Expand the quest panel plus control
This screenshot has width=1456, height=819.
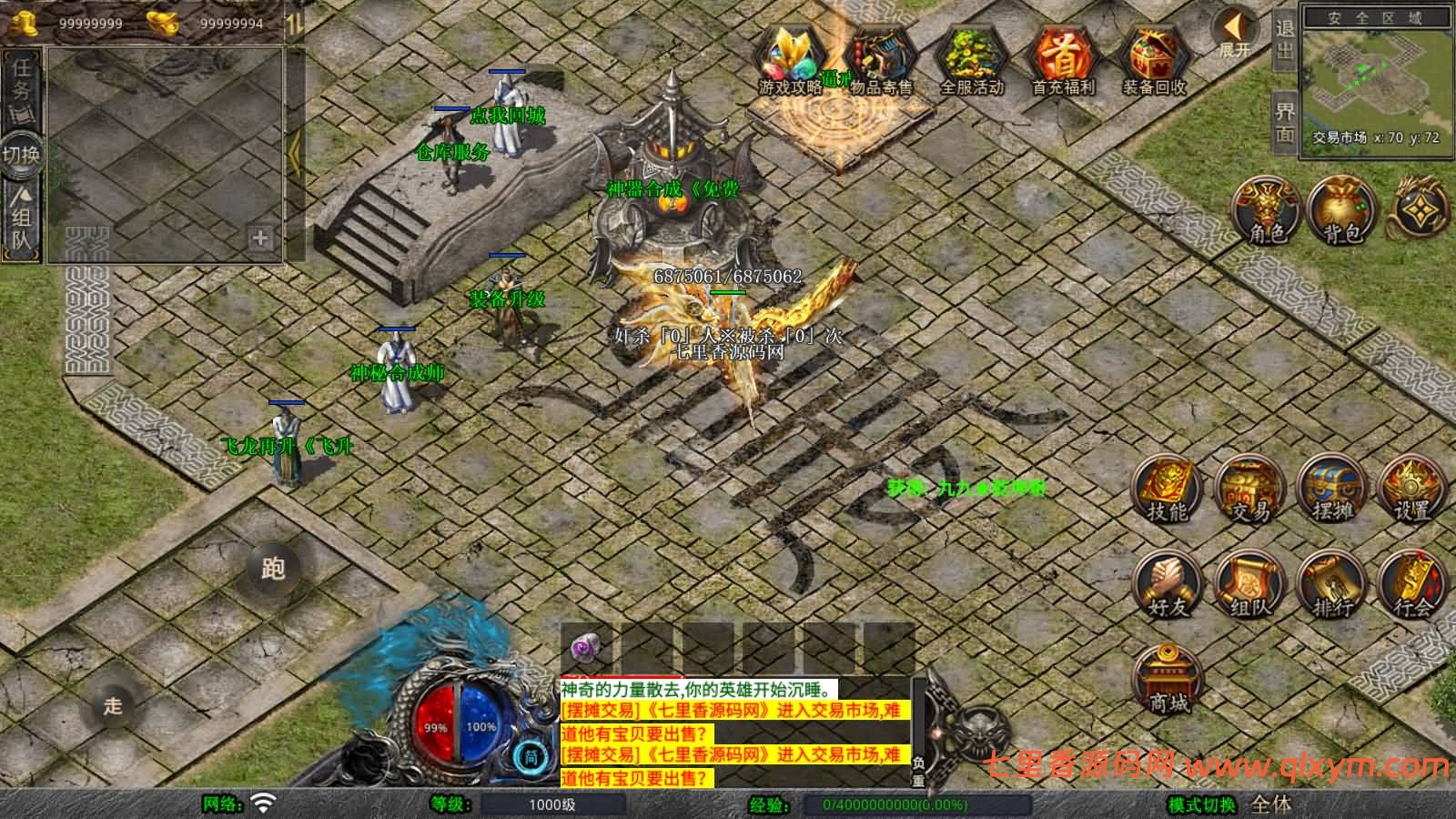click(258, 239)
